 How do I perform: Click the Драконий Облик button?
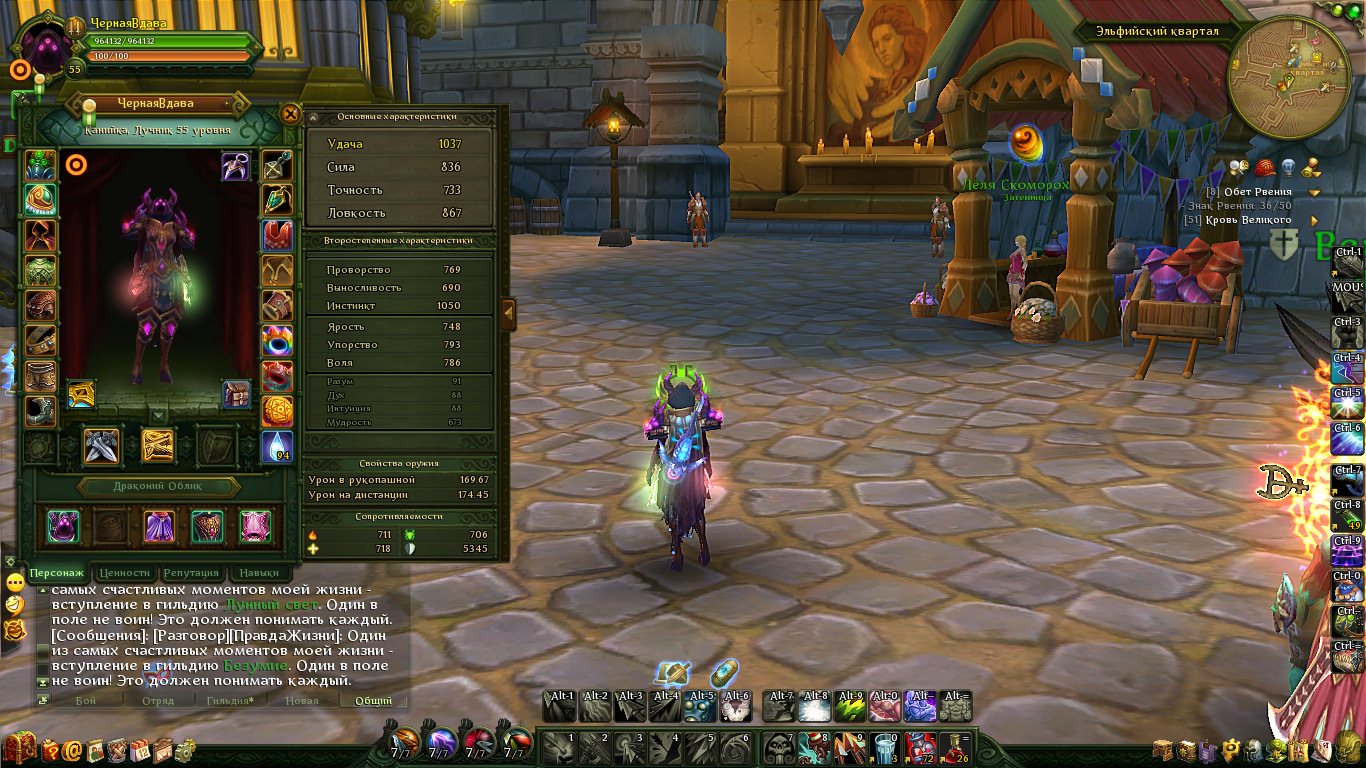[159, 486]
